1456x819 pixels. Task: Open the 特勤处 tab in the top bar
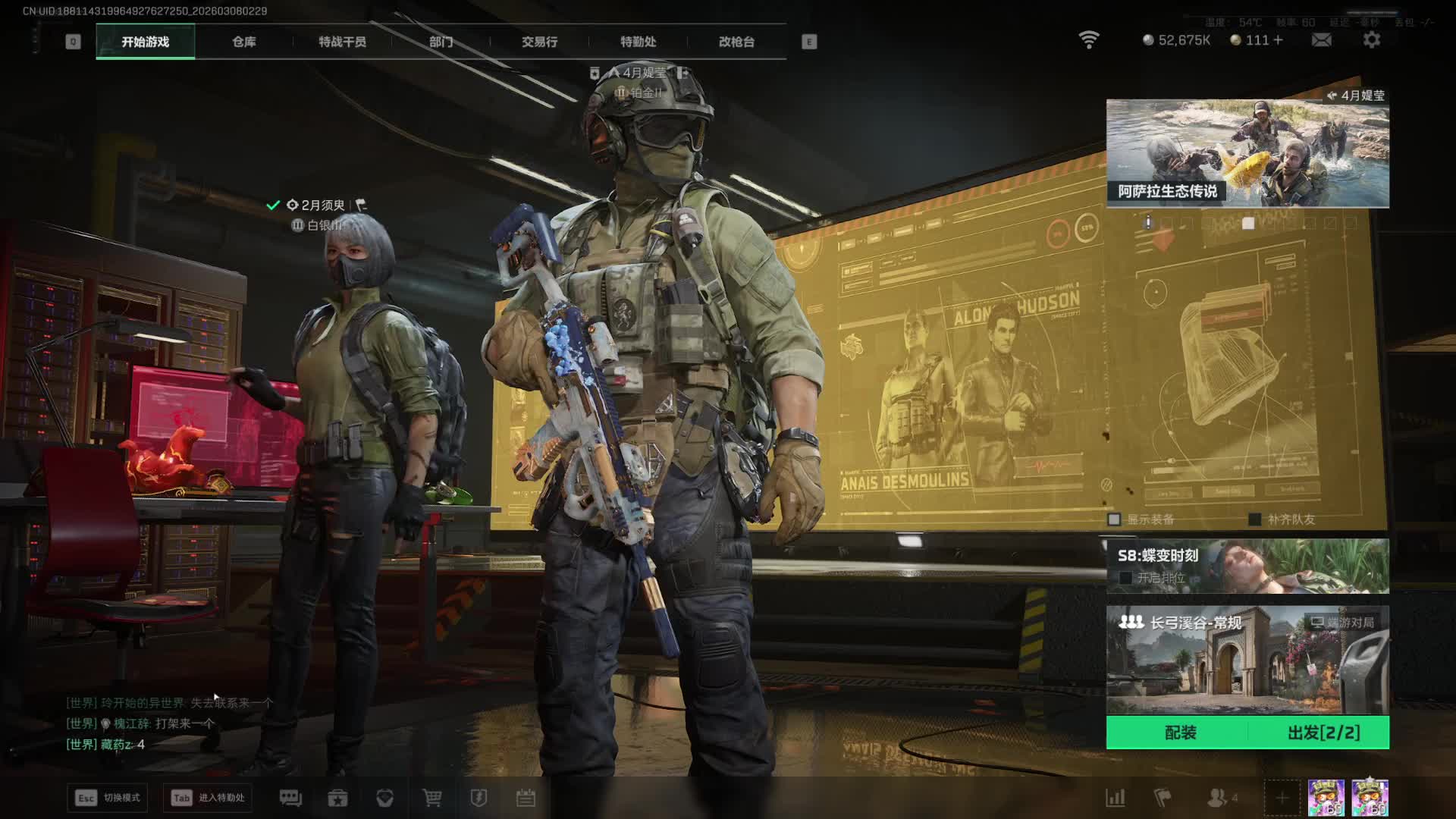(638, 42)
